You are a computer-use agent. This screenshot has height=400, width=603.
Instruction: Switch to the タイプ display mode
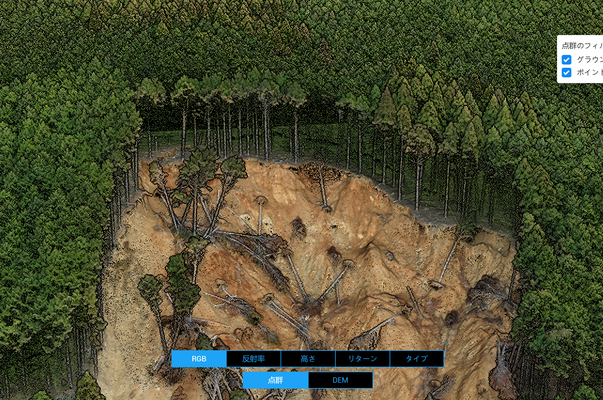416,358
